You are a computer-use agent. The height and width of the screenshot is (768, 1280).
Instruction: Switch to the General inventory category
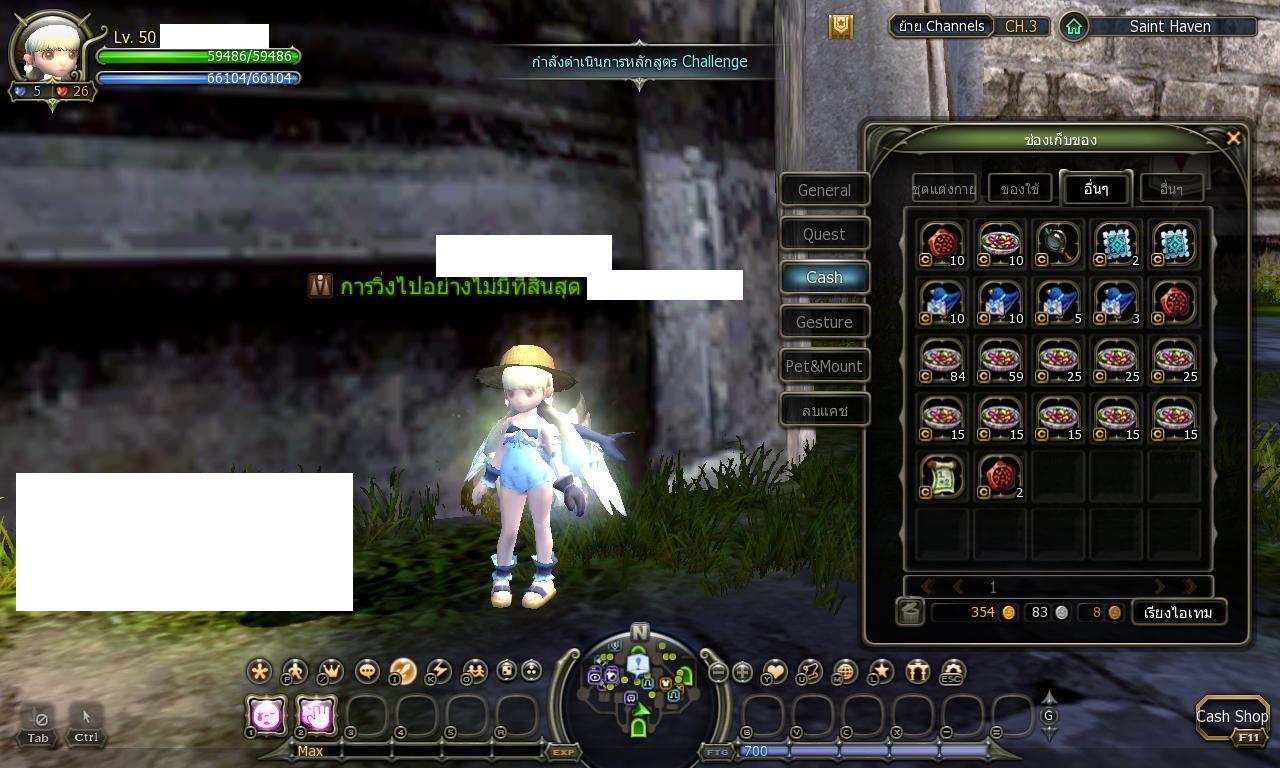(x=824, y=190)
